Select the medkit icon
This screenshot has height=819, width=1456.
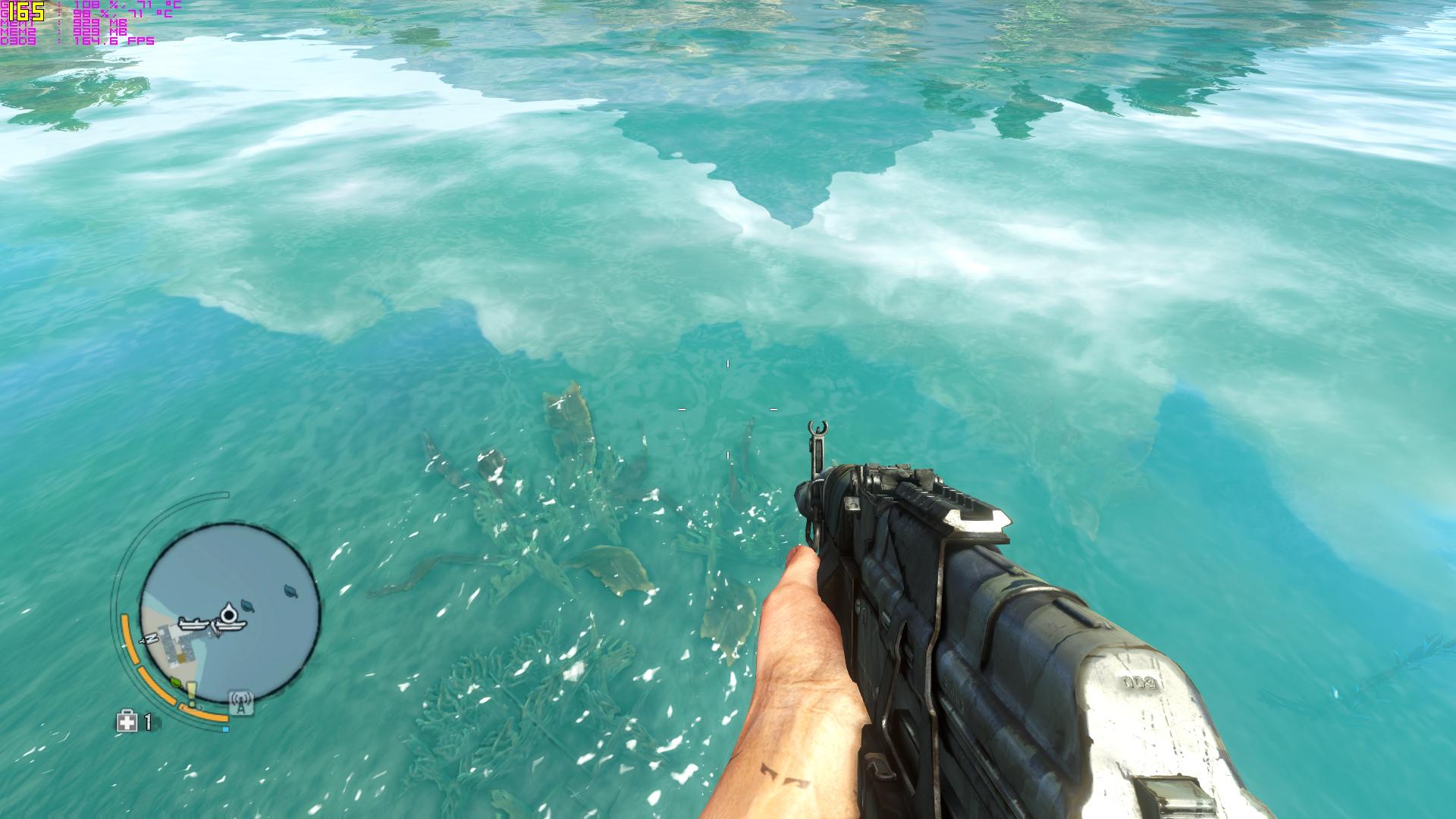click(126, 722)
